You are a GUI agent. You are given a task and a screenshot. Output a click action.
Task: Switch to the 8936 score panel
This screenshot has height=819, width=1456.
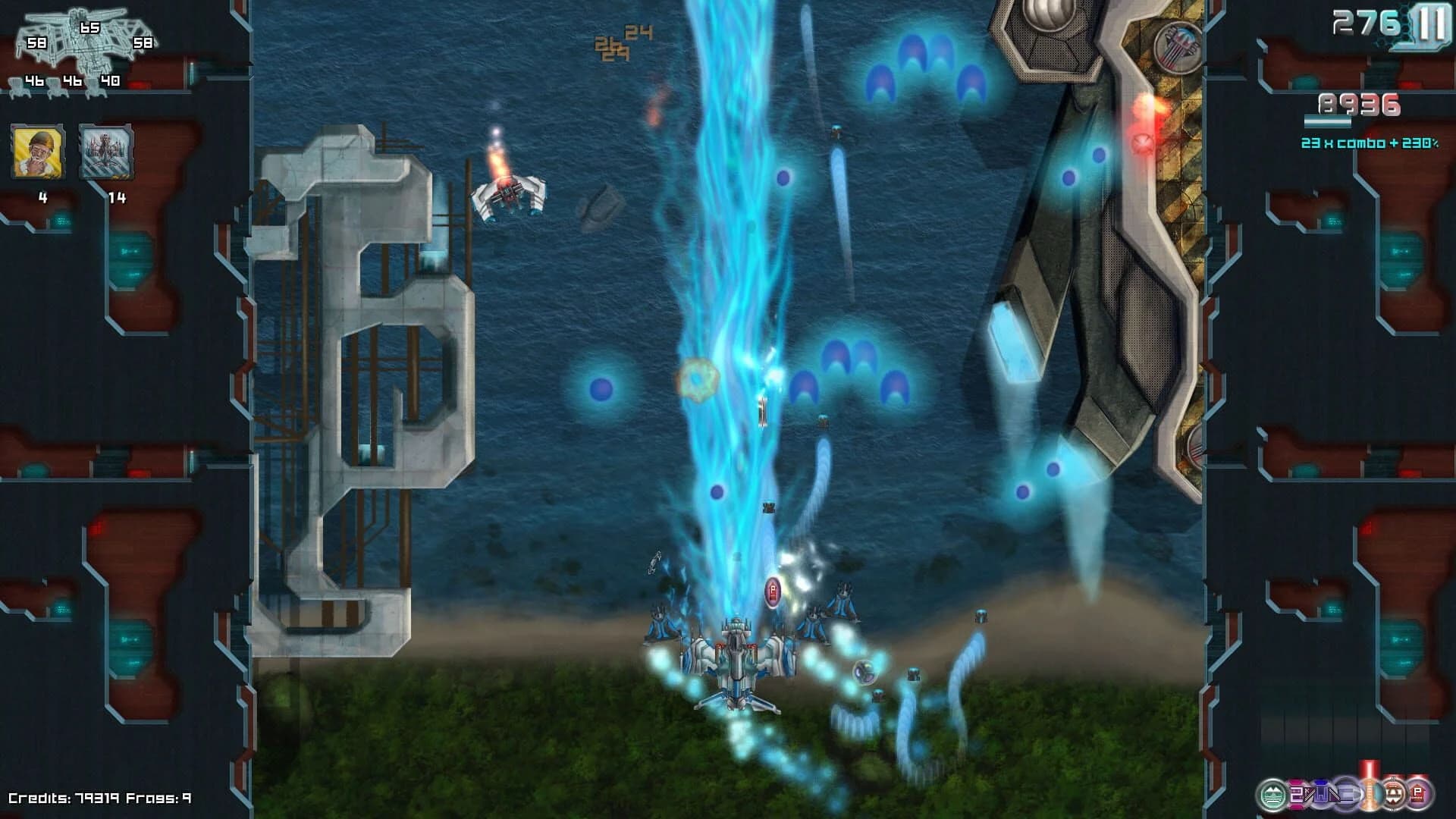(1360, 105)
